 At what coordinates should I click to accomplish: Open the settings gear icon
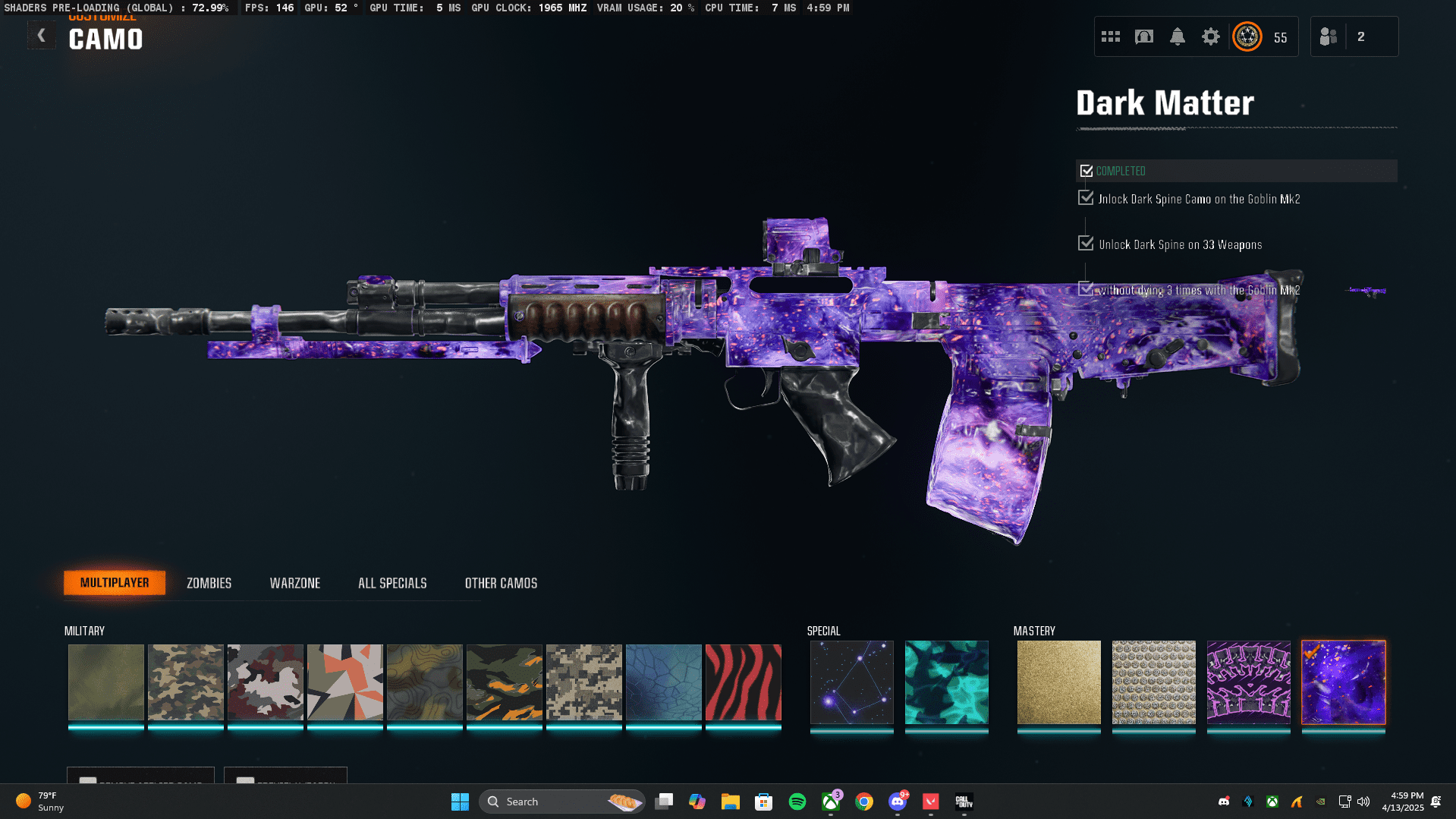[x=1210, y=36]
